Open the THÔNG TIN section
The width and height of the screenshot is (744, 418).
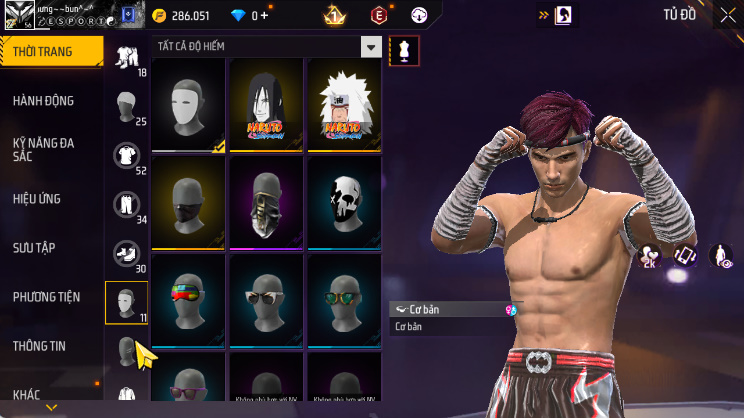click(x=39, y=346)
